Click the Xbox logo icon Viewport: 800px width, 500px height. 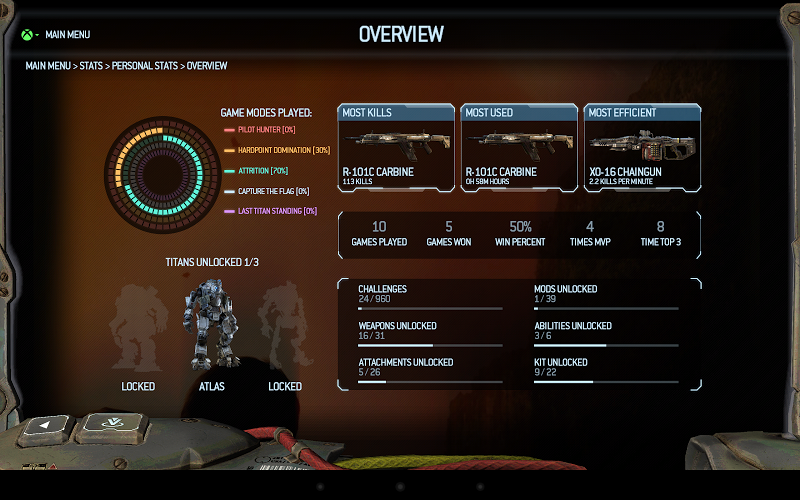(x=26, y=34)
